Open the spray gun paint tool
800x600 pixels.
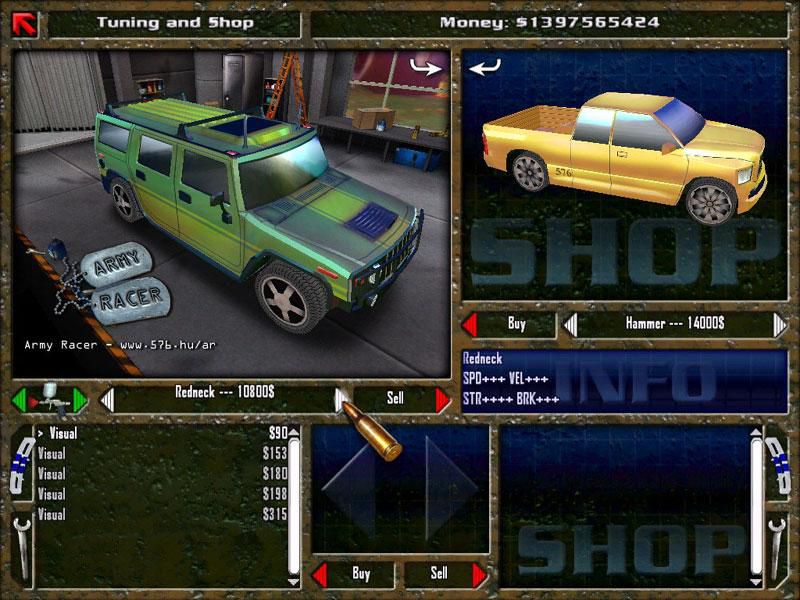(48, 399)
